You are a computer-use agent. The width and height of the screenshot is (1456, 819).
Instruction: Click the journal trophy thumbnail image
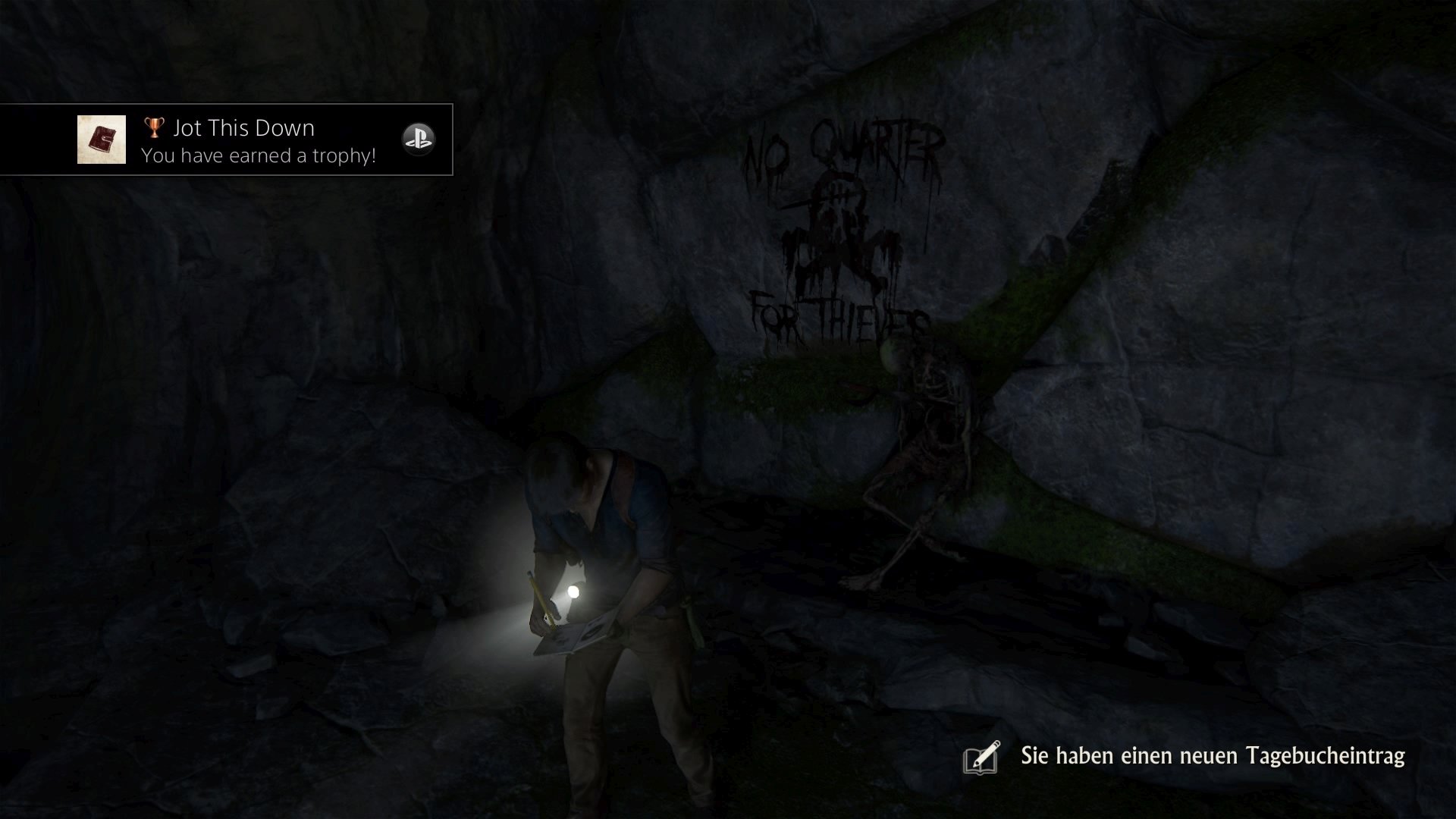(102, 140)
